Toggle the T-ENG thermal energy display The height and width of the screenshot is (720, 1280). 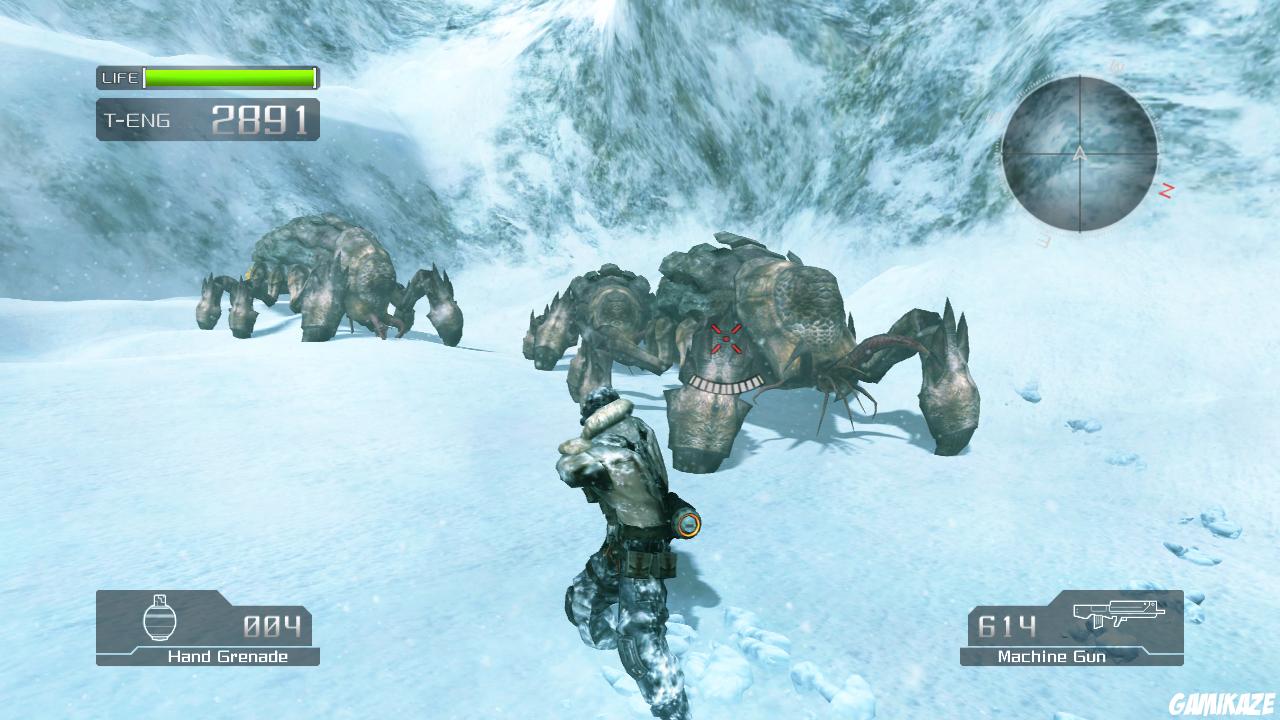pyautogui.click(x=140, y=119)
